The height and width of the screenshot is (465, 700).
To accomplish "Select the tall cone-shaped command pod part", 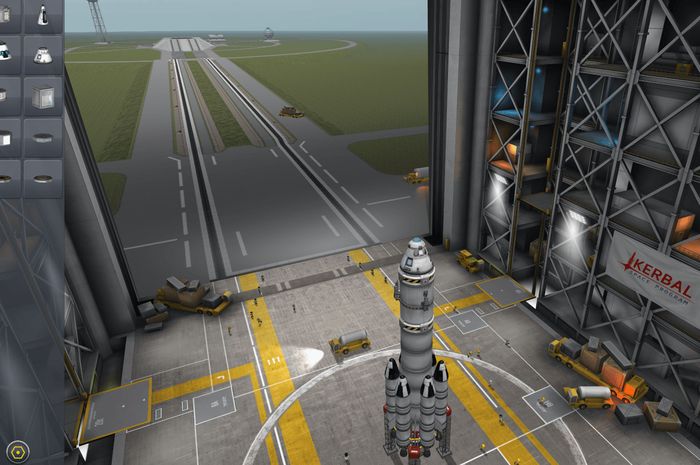I will point(43,14).
